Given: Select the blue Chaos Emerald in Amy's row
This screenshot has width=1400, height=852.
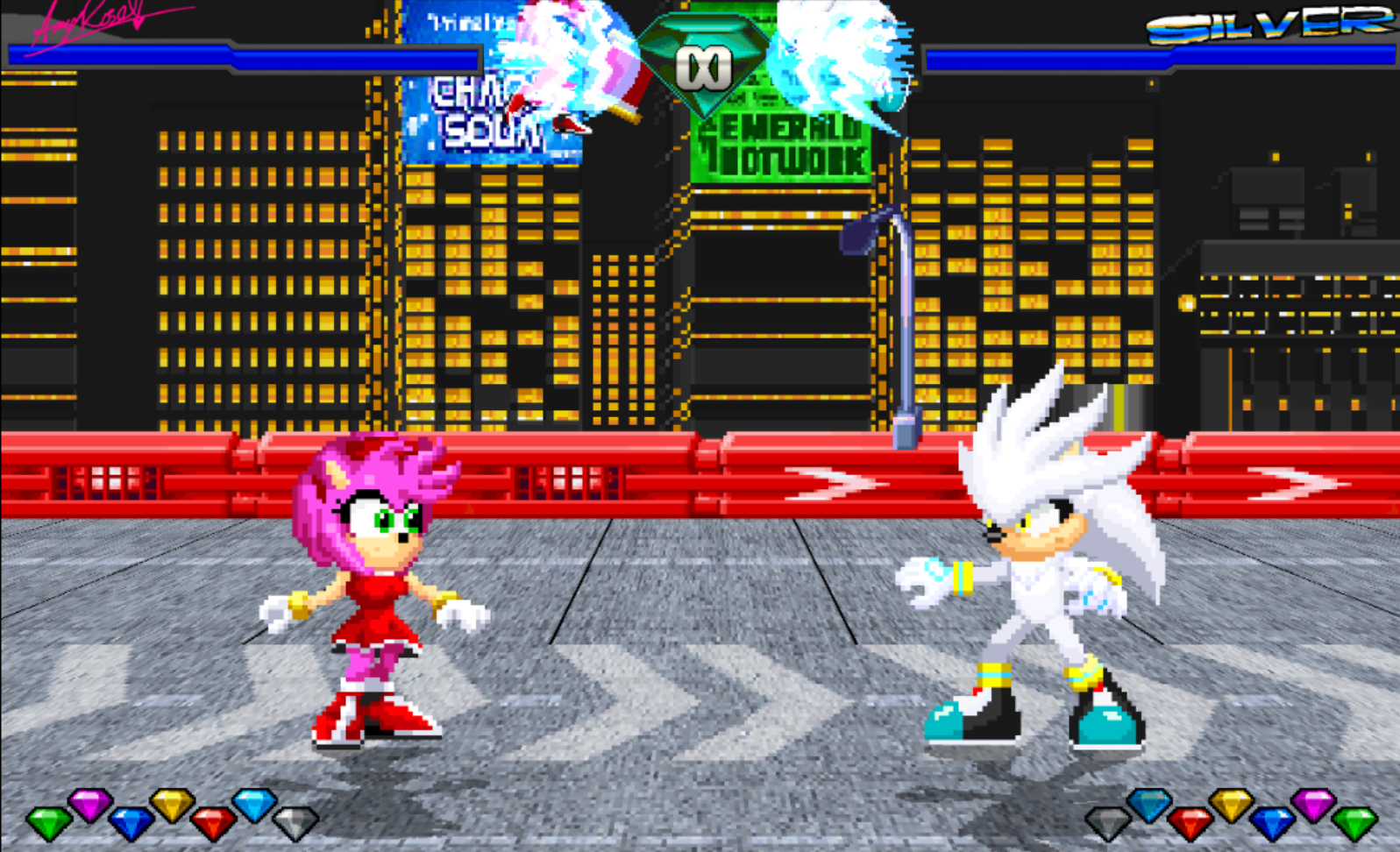Looking at the screenshot, I should tap(130, 822).
